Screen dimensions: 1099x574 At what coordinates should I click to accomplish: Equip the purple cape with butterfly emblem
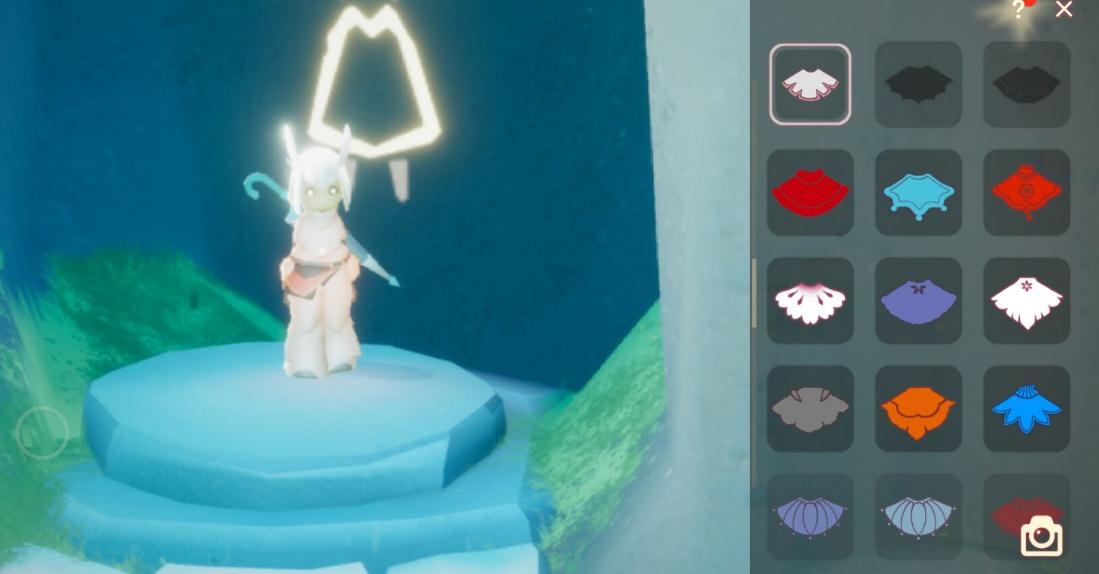[x=918, y=300]
